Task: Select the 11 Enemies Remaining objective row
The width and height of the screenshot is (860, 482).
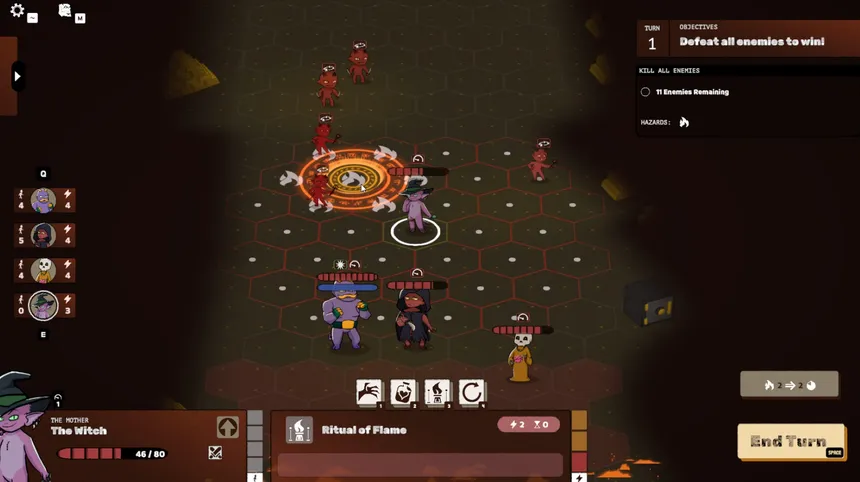Action: 692,92
